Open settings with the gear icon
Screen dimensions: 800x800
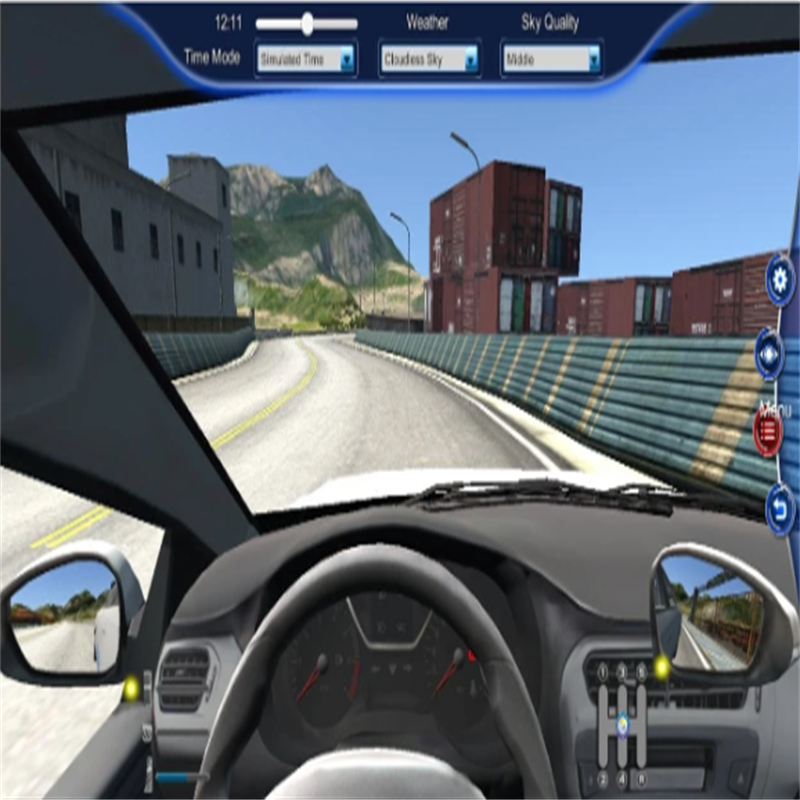coord(780,281)
